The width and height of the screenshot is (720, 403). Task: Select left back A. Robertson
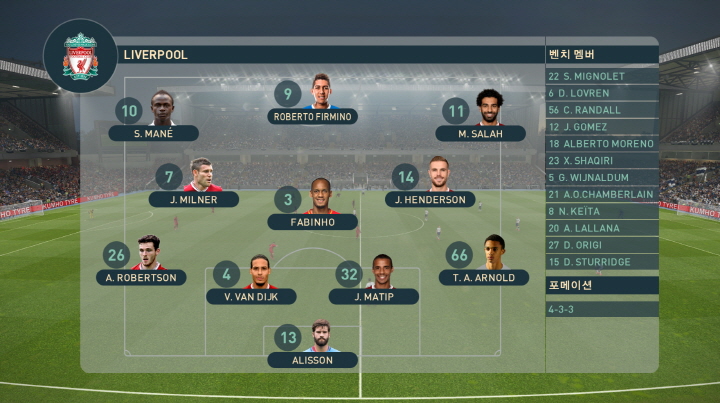[x=141, y=277]
